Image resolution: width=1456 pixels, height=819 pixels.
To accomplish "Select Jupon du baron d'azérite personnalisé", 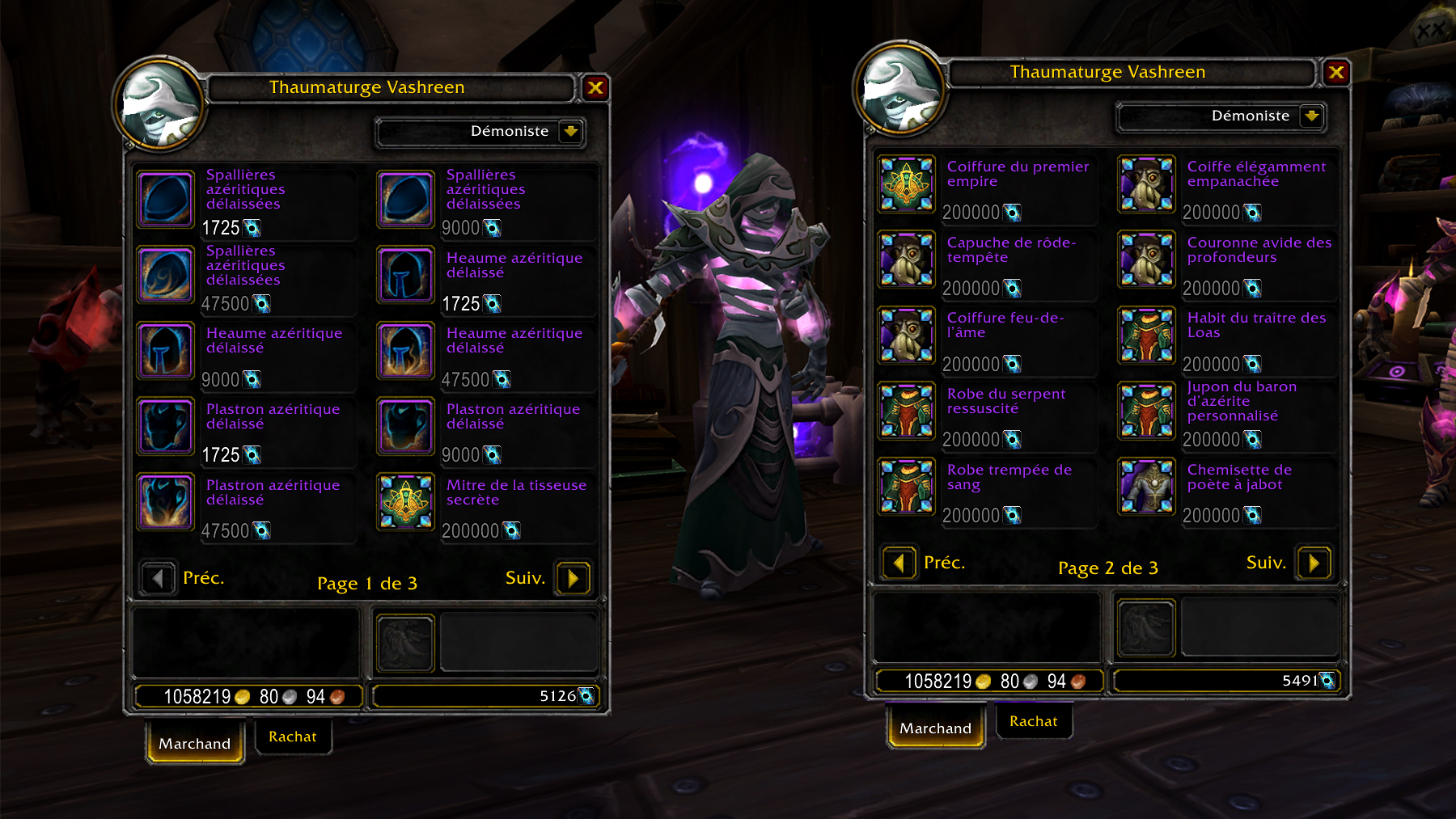I will coord(1146,411).
